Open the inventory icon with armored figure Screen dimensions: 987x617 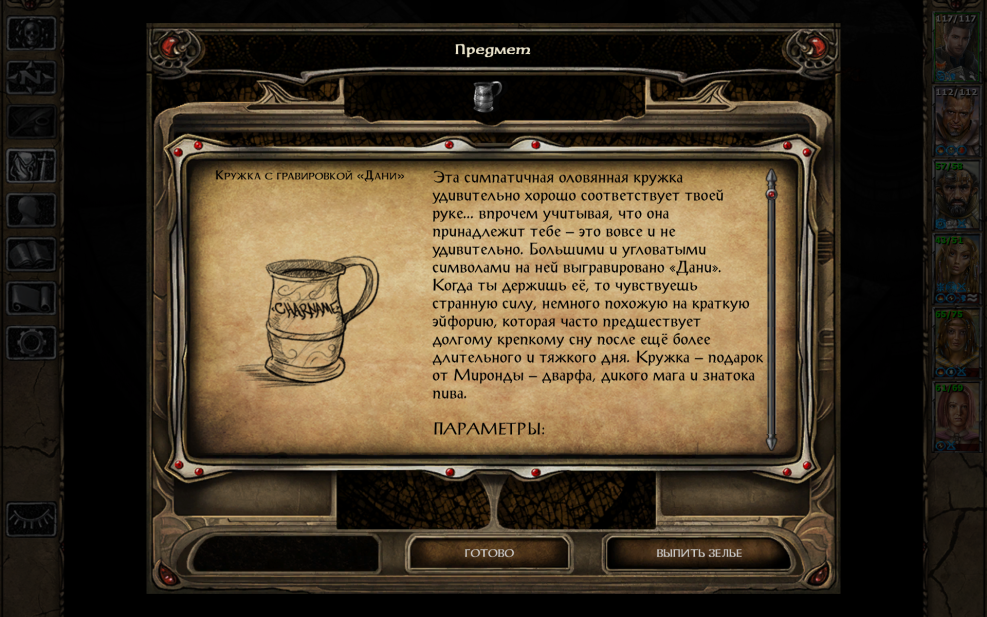(31, 166)
